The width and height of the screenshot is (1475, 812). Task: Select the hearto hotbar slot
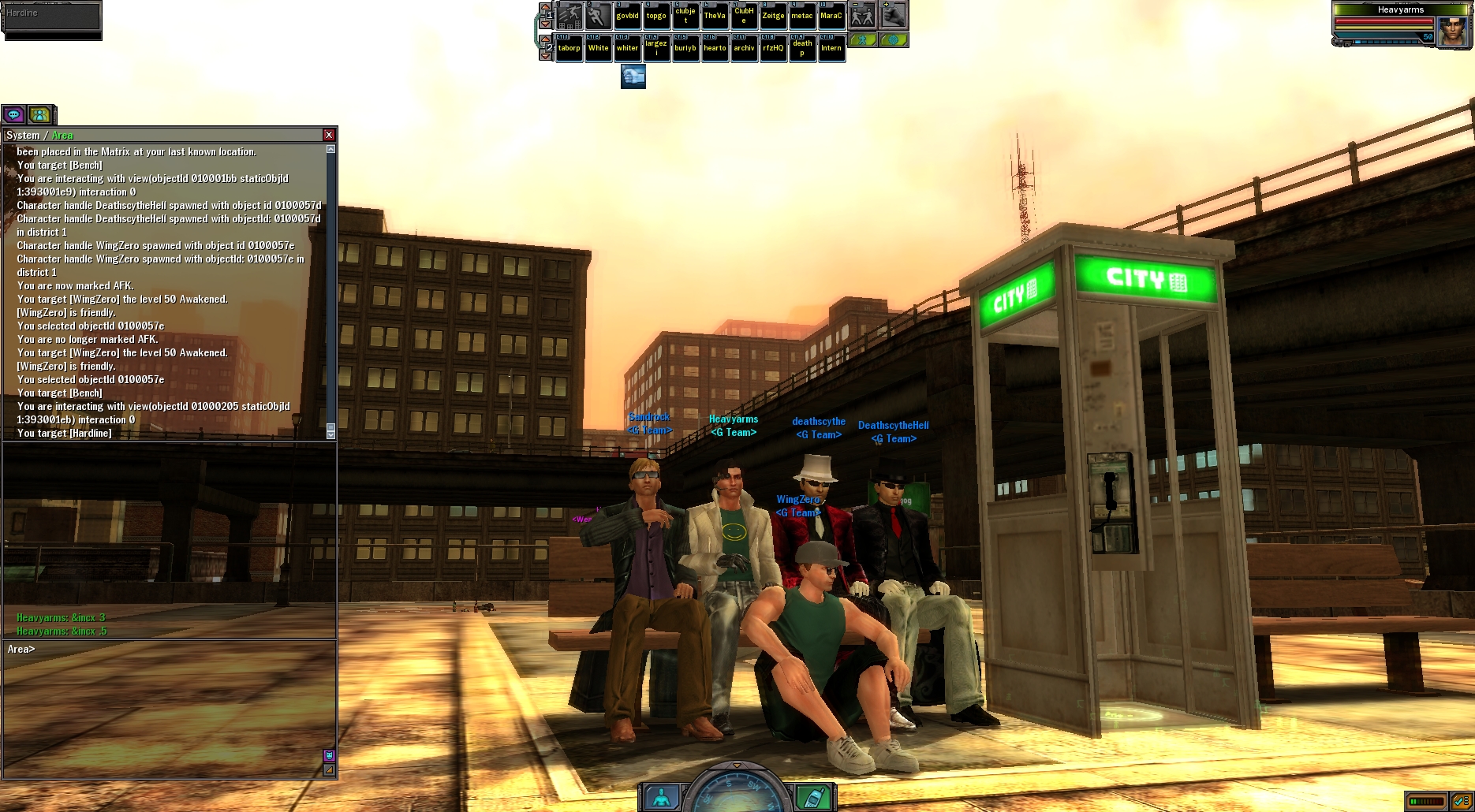(x=715, y=48)
